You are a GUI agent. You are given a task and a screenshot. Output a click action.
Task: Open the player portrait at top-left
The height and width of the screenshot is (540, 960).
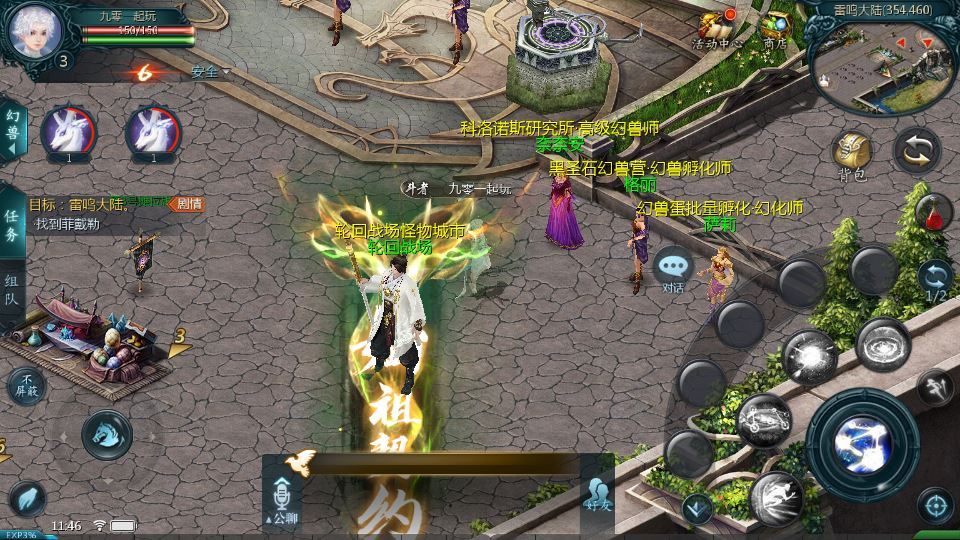[x=30, y=32]
